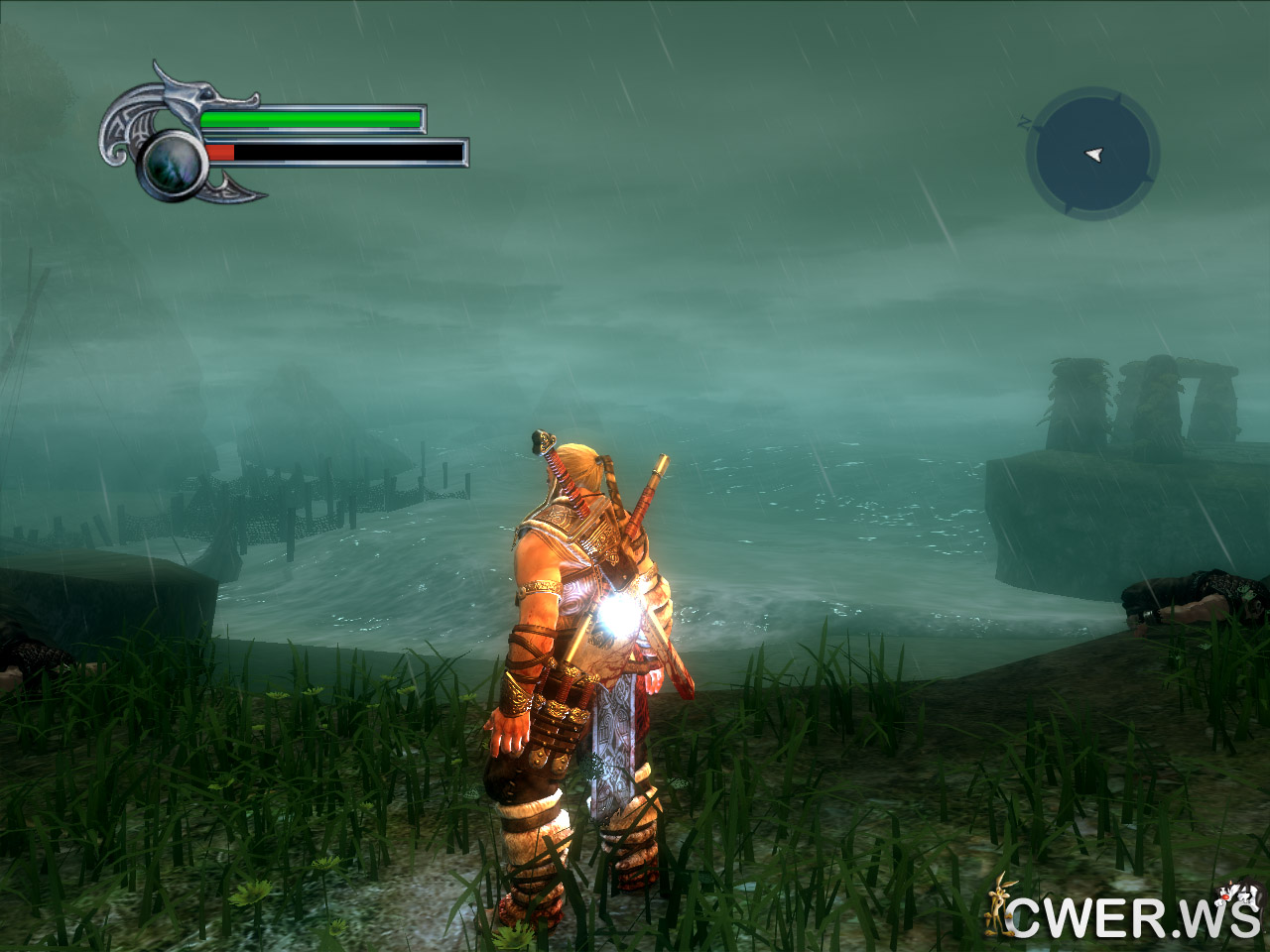
Task: Click the circular minimap compass
Action: pos(1092,154)
